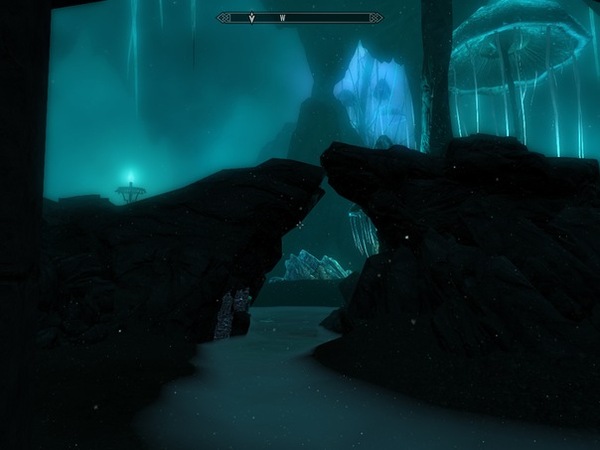
Task: Select the compass bar showing West
Action: pyautogui.click(x=300, y=17)
